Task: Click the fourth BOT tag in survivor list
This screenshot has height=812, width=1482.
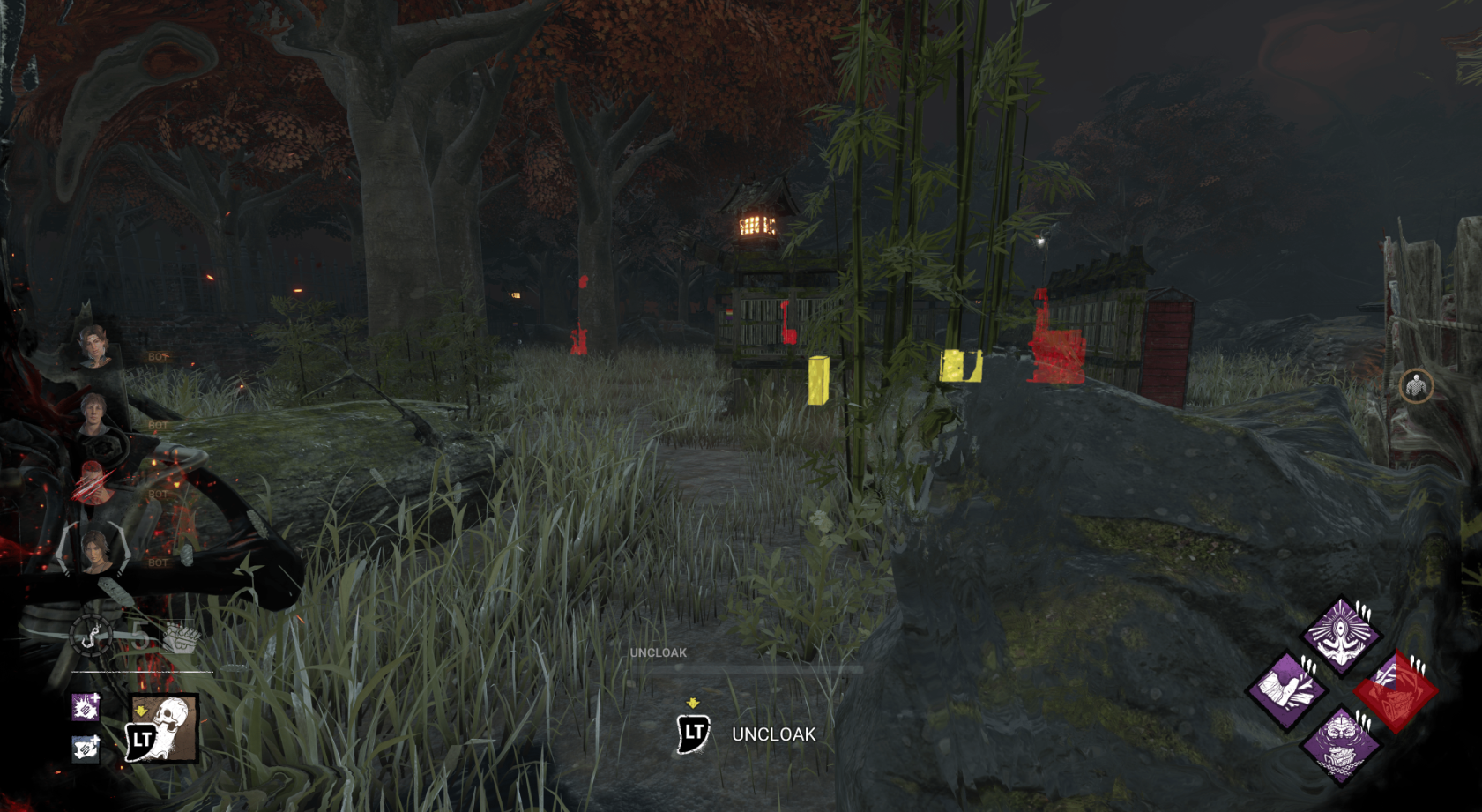Action: tap(157, 563)
